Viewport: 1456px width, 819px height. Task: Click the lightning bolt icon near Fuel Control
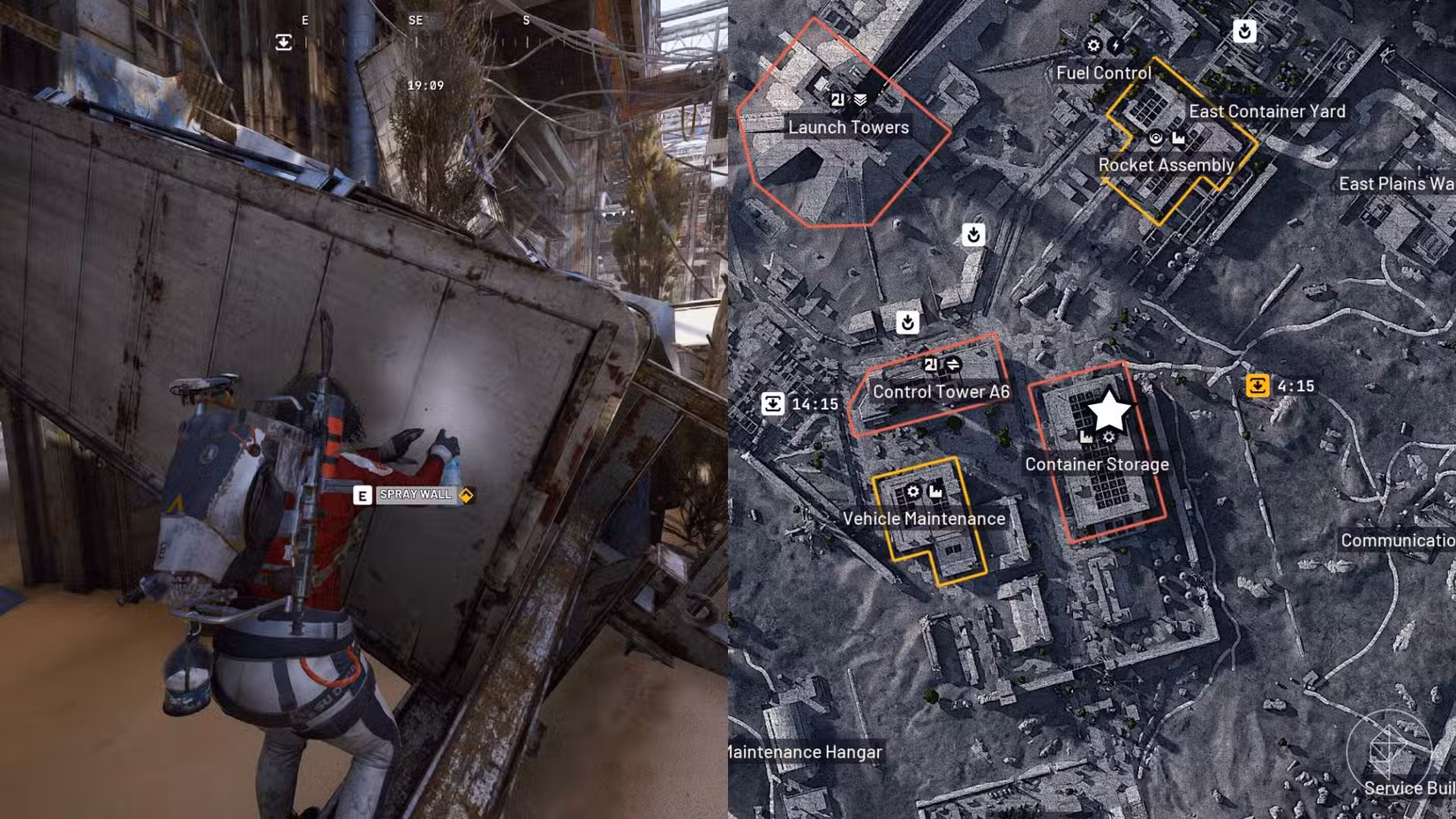click(1115, 45)
